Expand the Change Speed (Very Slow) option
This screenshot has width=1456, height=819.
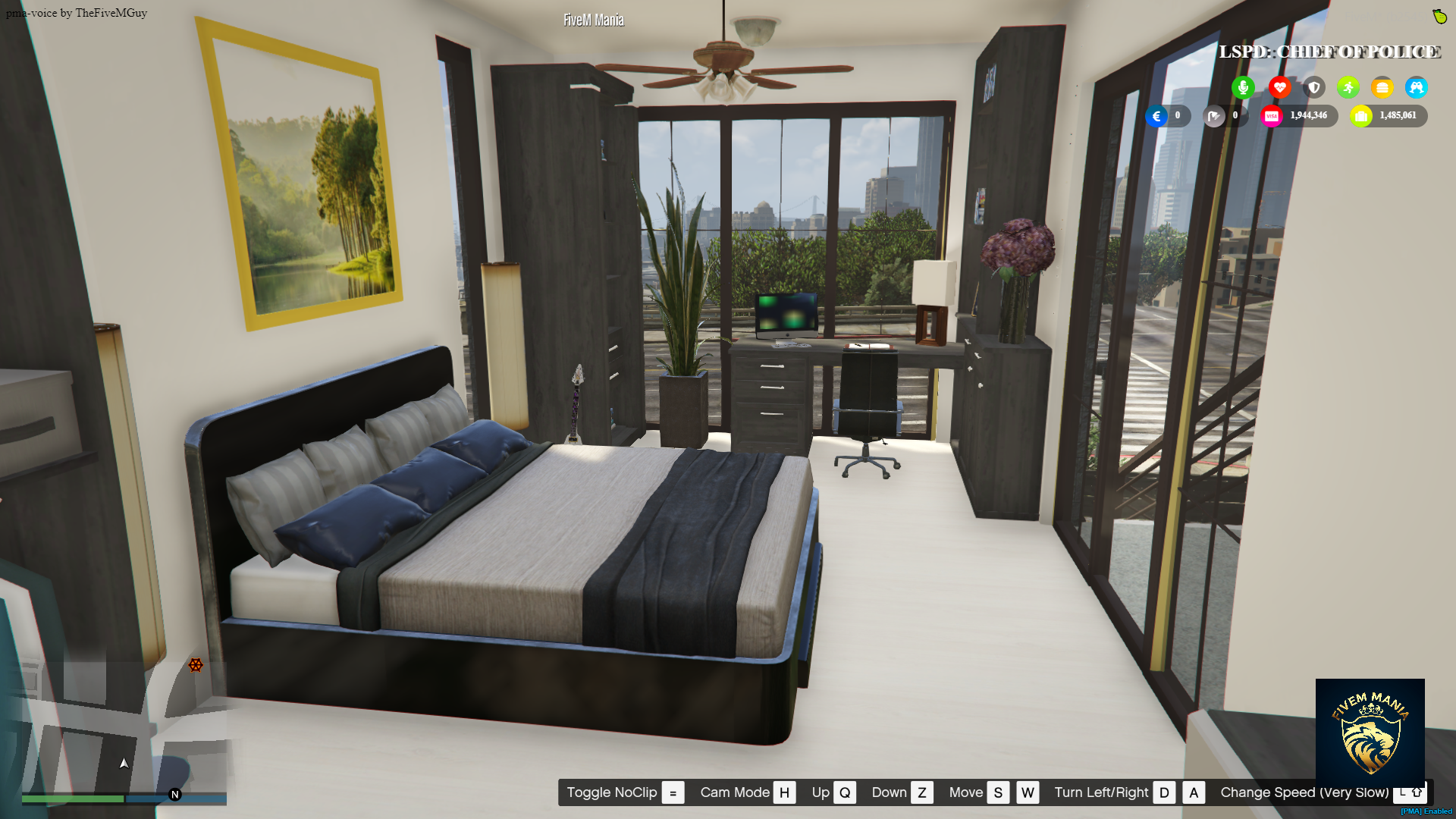1304,792
